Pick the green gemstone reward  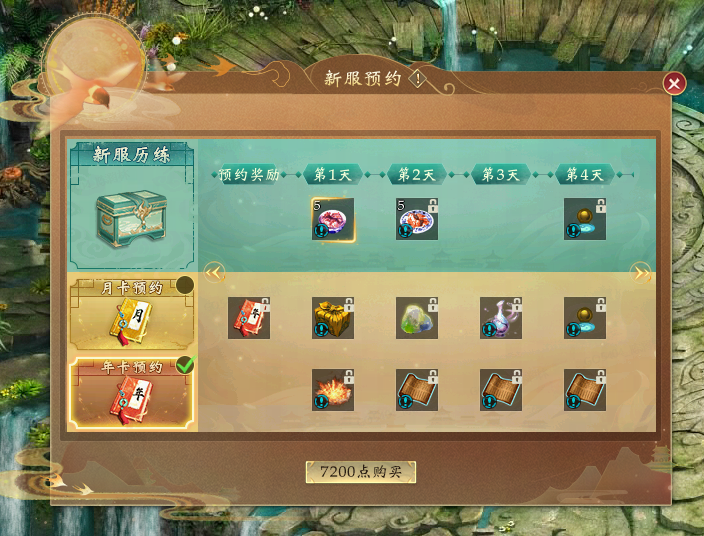point(417,317)
